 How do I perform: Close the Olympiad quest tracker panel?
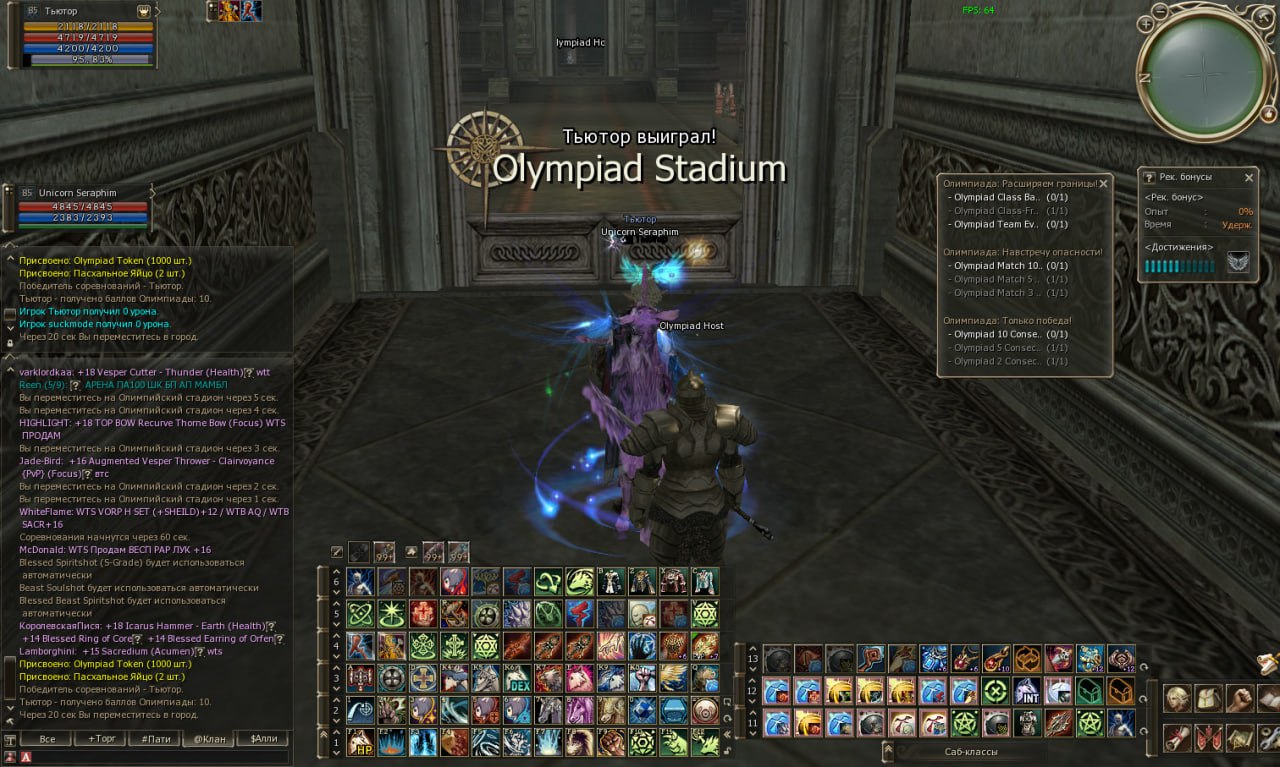pyautogui.click(x=1103, y=184)
